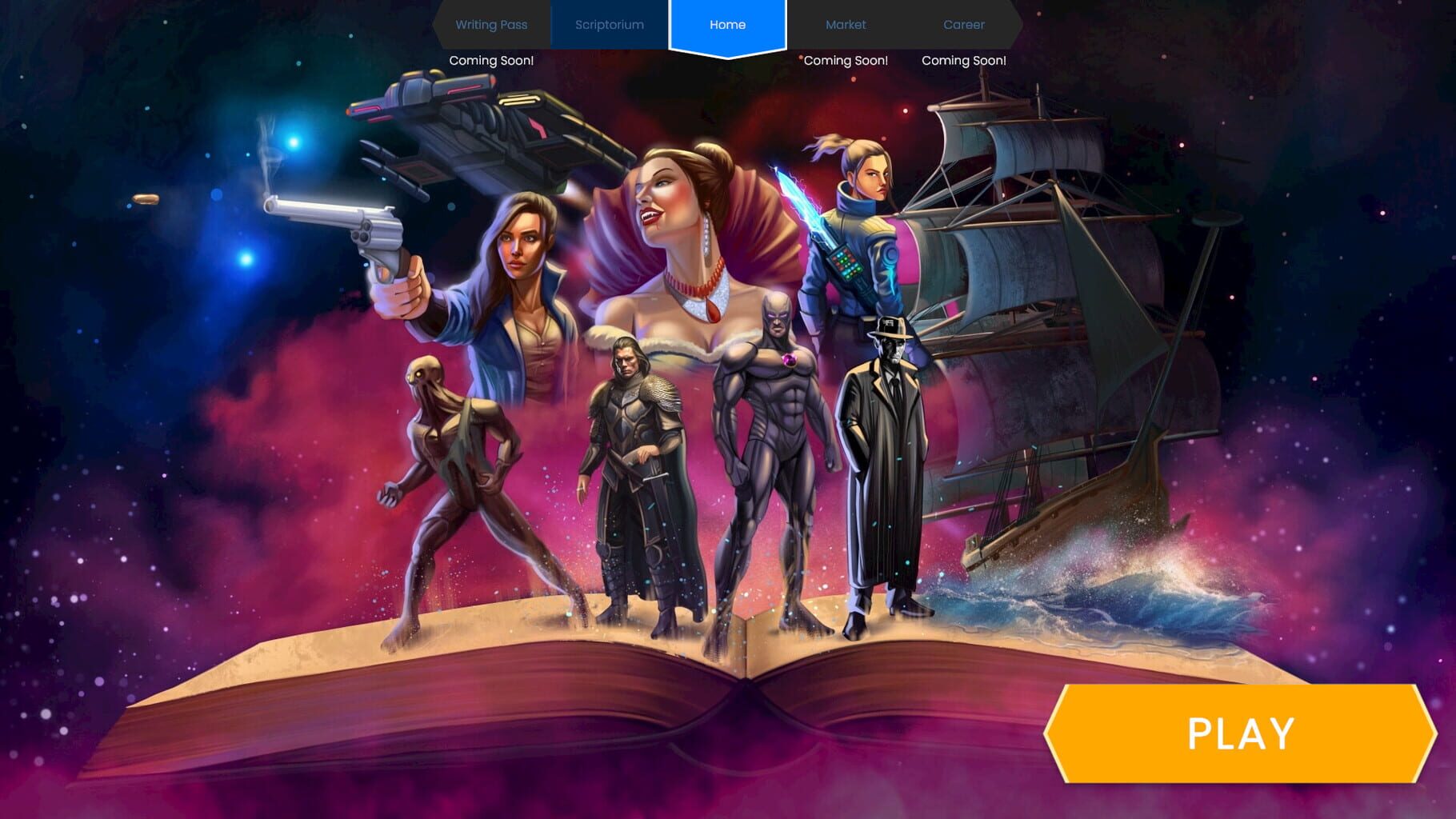Switch to the Home tab
Screen dimensions: 1456x819
(726, 25)
